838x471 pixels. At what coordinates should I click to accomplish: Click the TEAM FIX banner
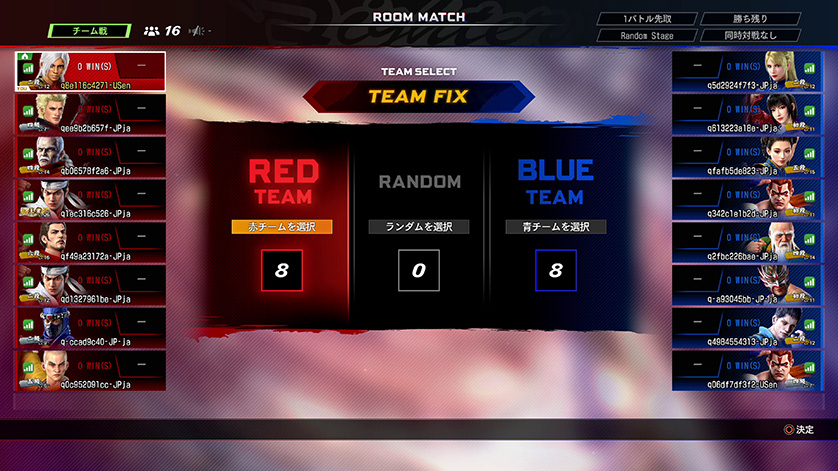[x=419, y=97]
